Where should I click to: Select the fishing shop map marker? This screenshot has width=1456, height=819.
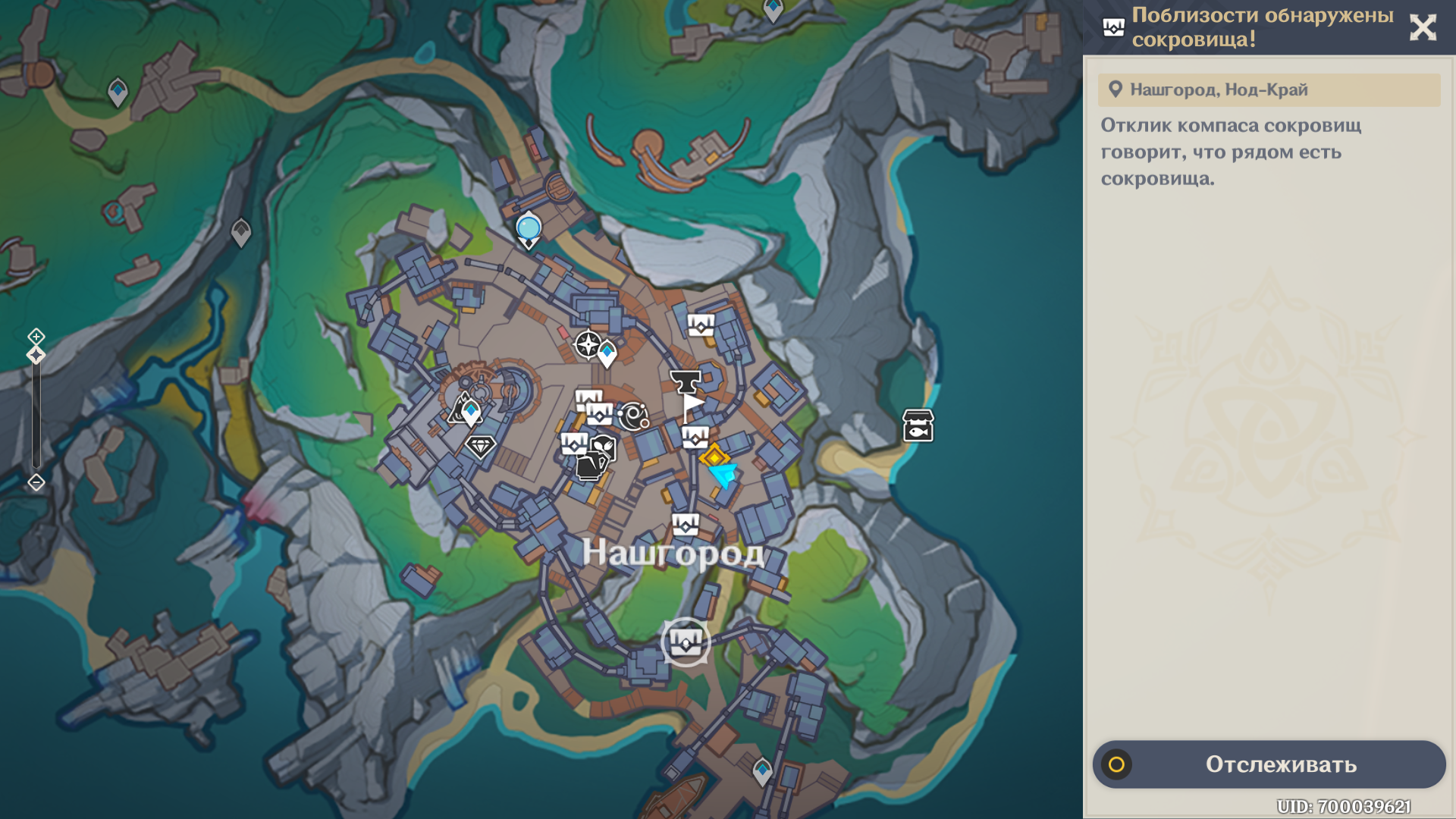(x=918, y=426)
